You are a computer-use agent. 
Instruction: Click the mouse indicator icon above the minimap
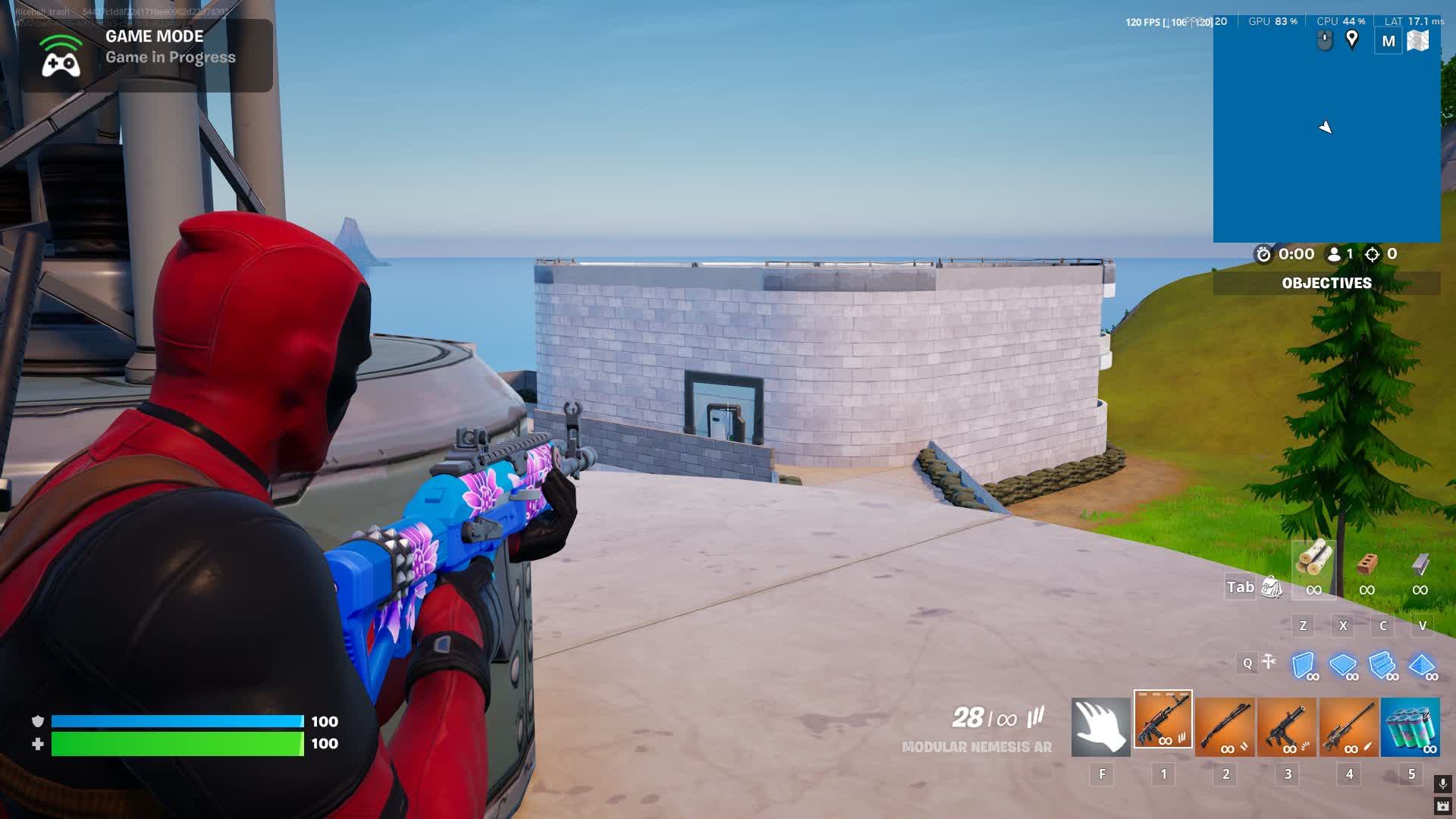1323,41
